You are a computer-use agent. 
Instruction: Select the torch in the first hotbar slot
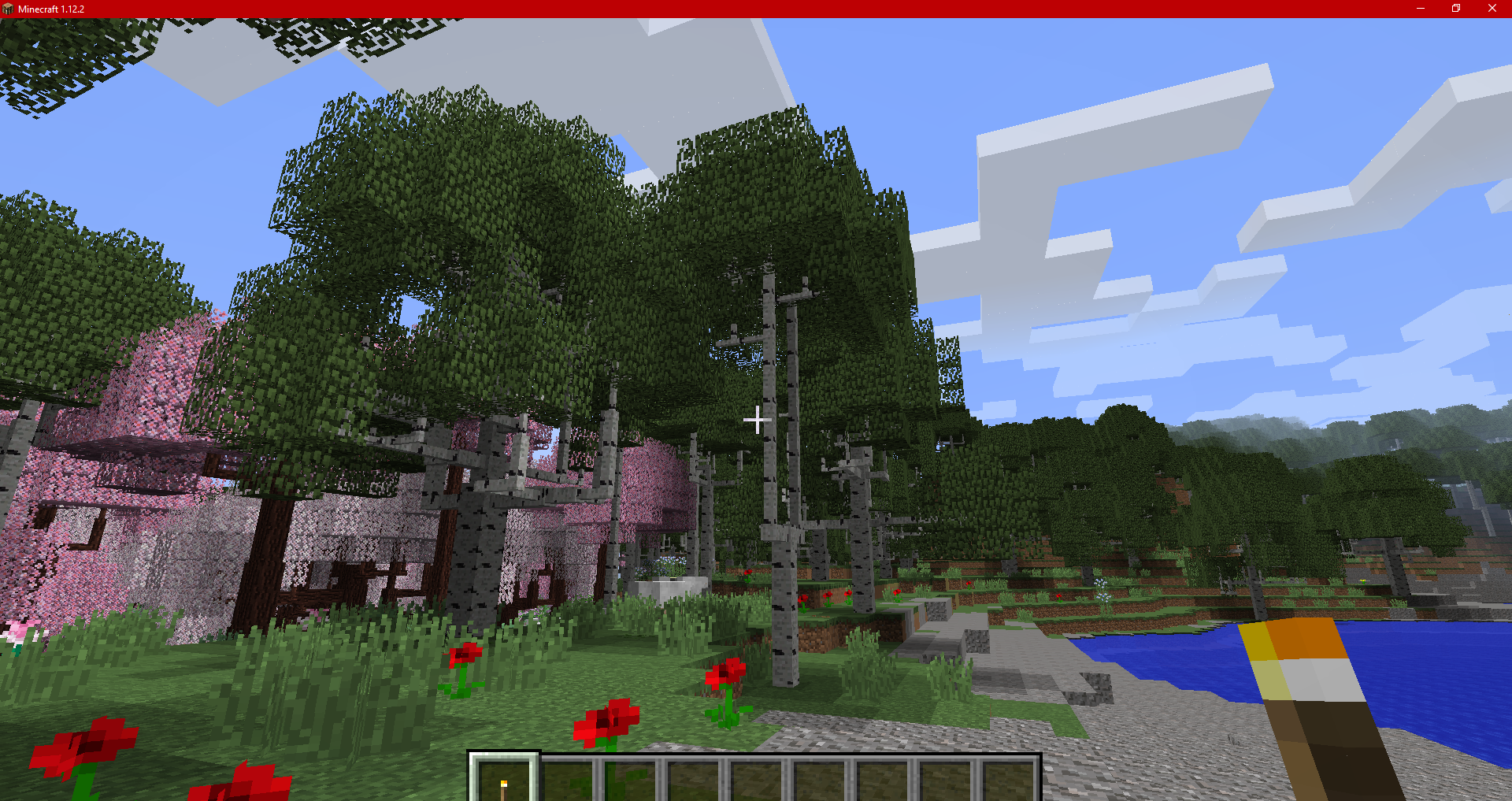(504, 780)
